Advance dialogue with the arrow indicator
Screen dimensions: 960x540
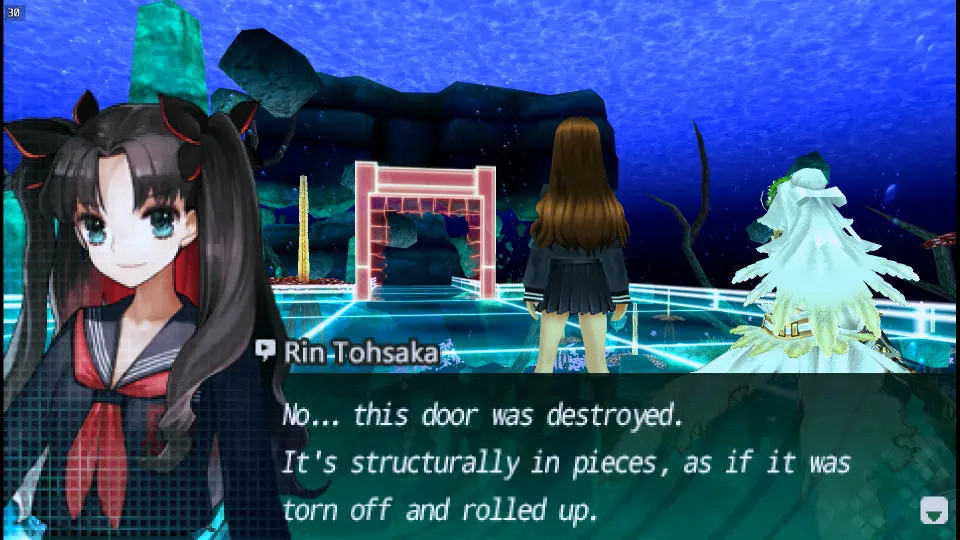(932, 511)
